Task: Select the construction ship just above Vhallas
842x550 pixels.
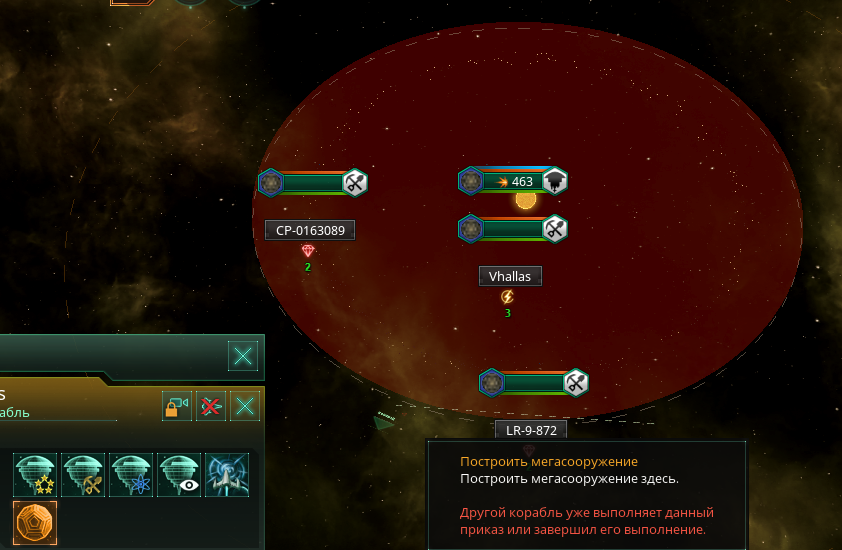Action: [x=513, y=229]
